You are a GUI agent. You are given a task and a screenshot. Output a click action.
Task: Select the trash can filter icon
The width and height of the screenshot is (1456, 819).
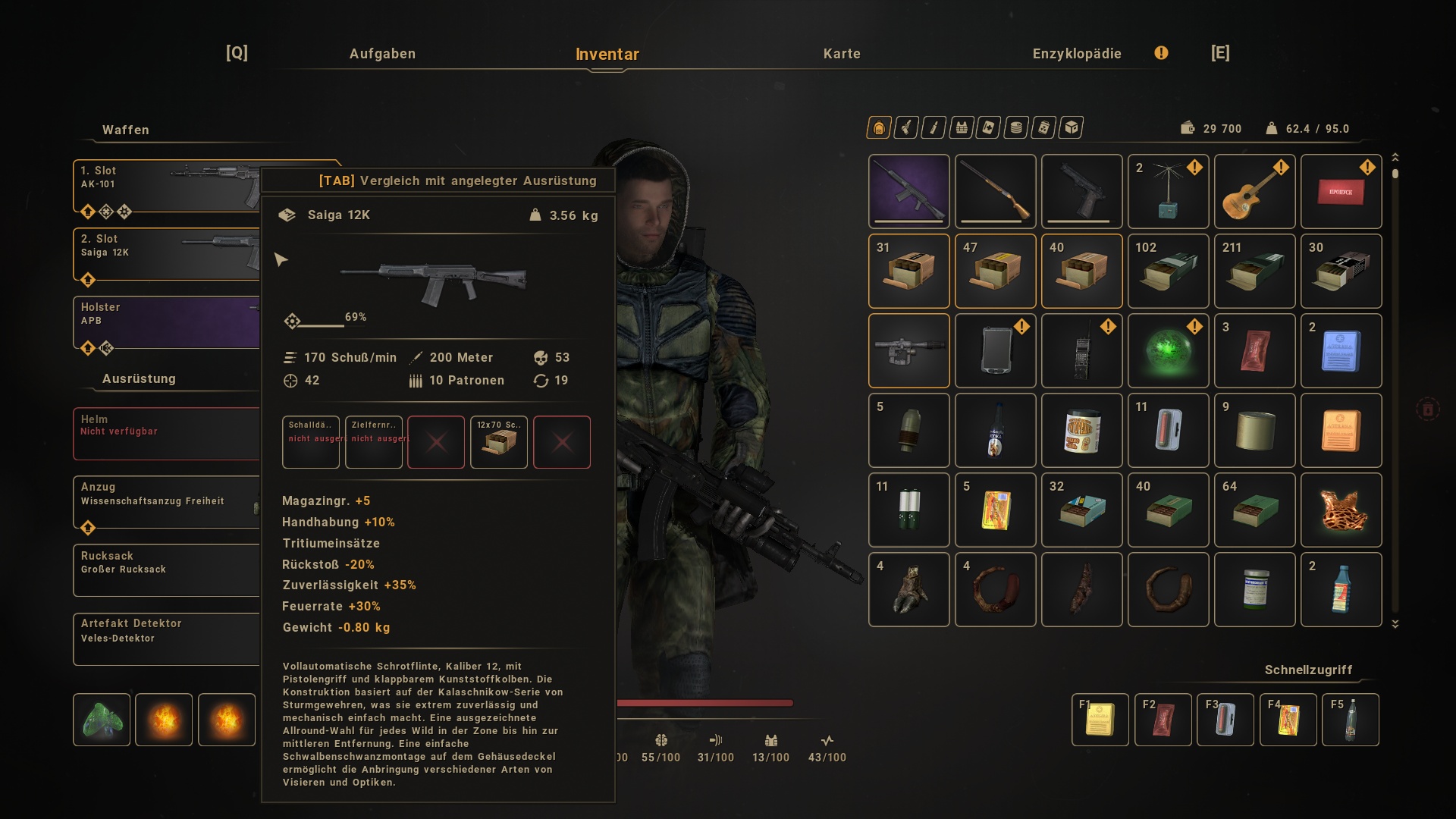coord(1043,127)
